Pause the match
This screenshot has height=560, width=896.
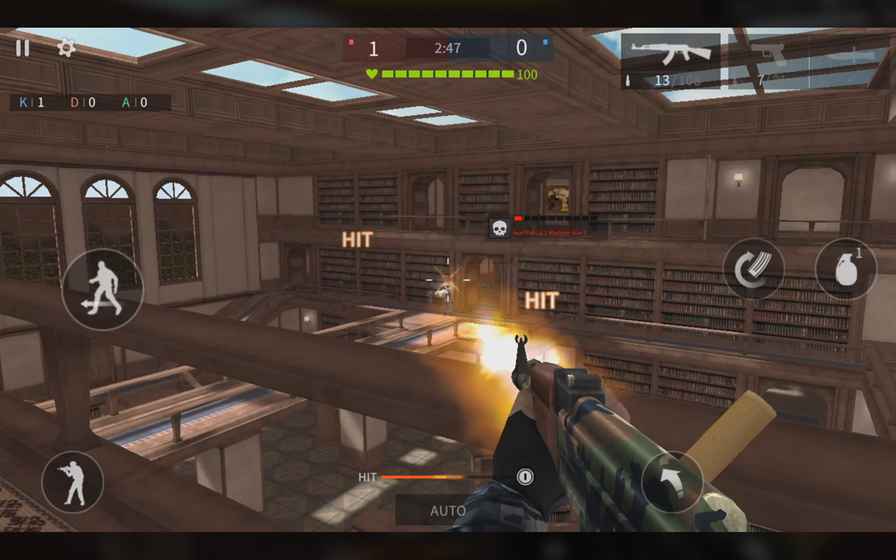tap(22, 47)
